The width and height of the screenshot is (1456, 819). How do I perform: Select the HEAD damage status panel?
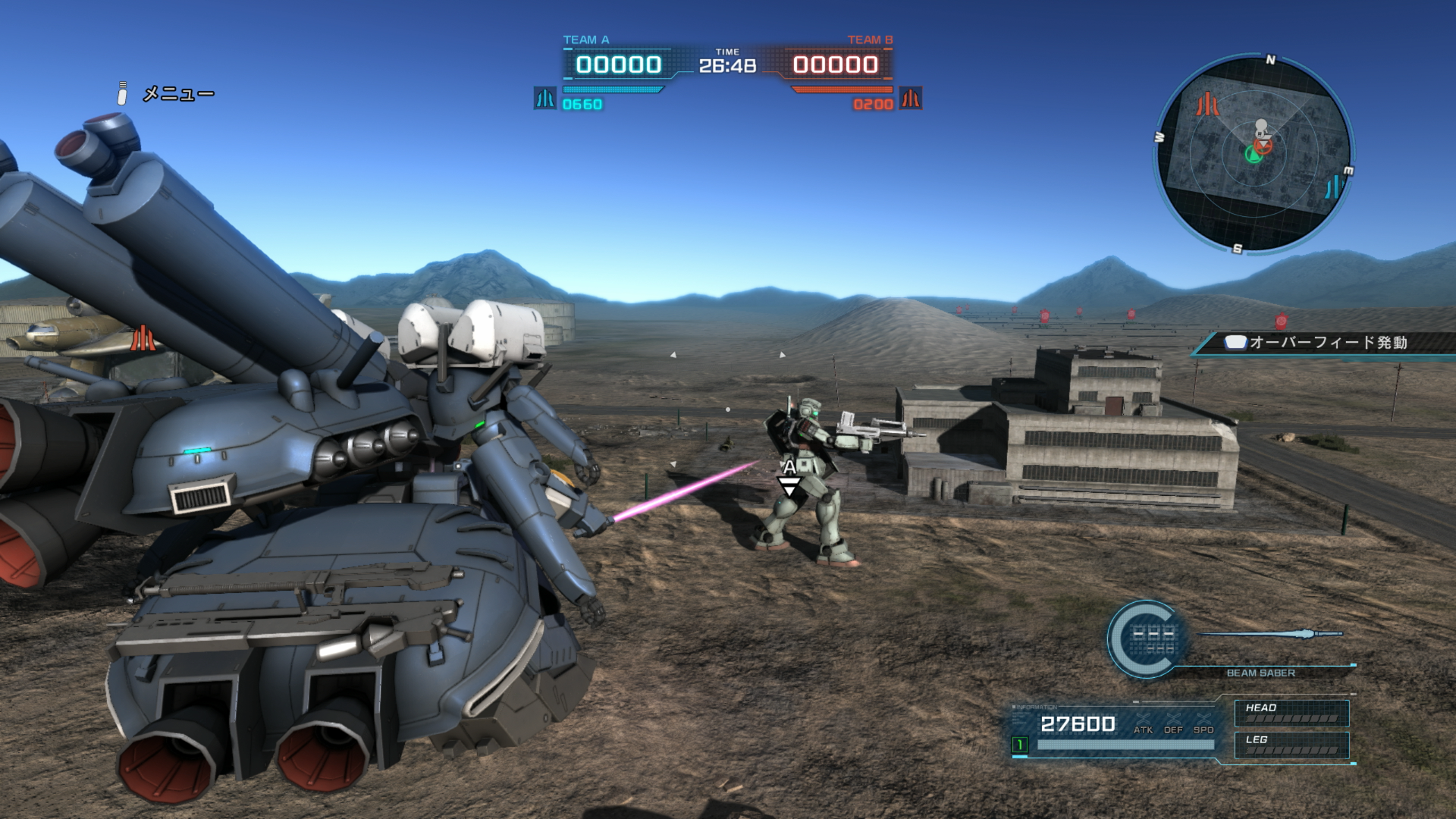click(x=1291, y=713)
